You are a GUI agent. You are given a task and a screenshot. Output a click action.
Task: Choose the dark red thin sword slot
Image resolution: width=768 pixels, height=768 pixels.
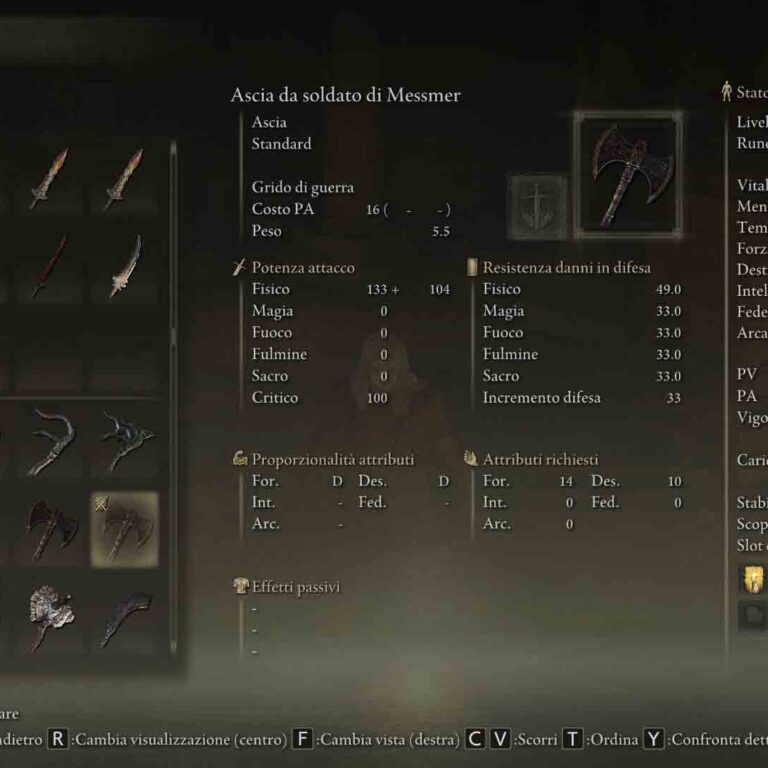click(48, 267)
